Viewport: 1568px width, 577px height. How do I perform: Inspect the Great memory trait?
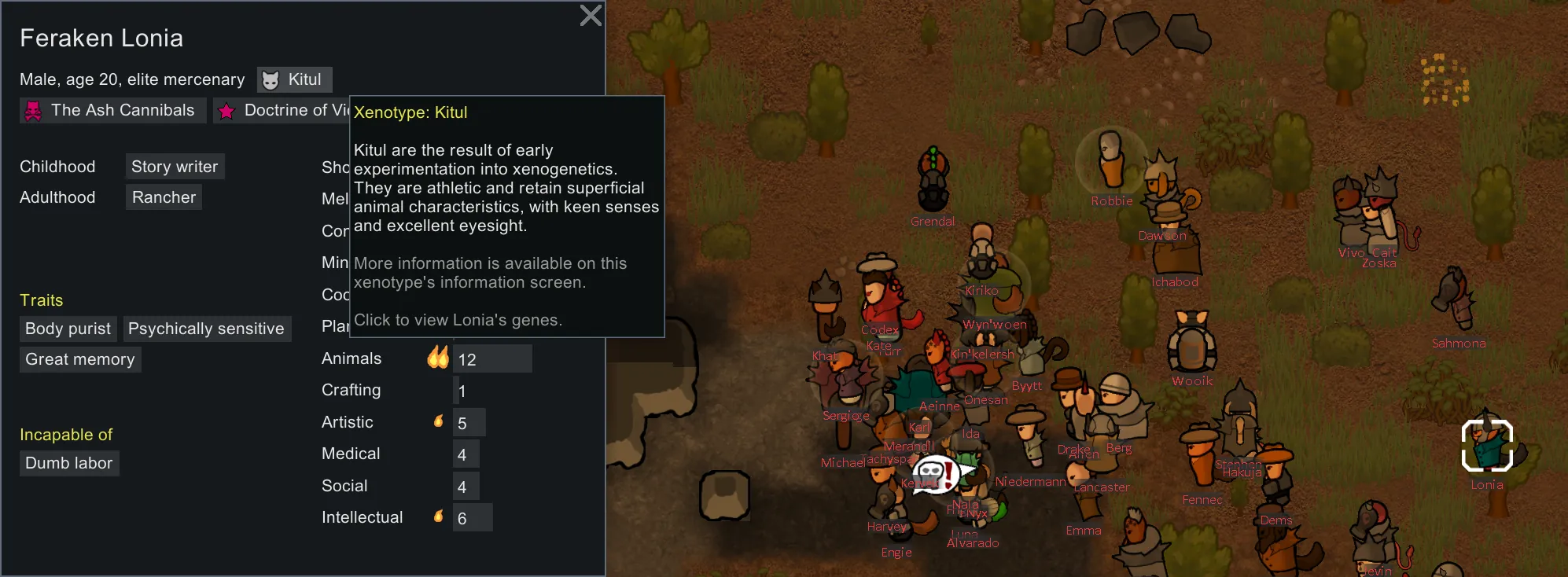pos(80,359)
